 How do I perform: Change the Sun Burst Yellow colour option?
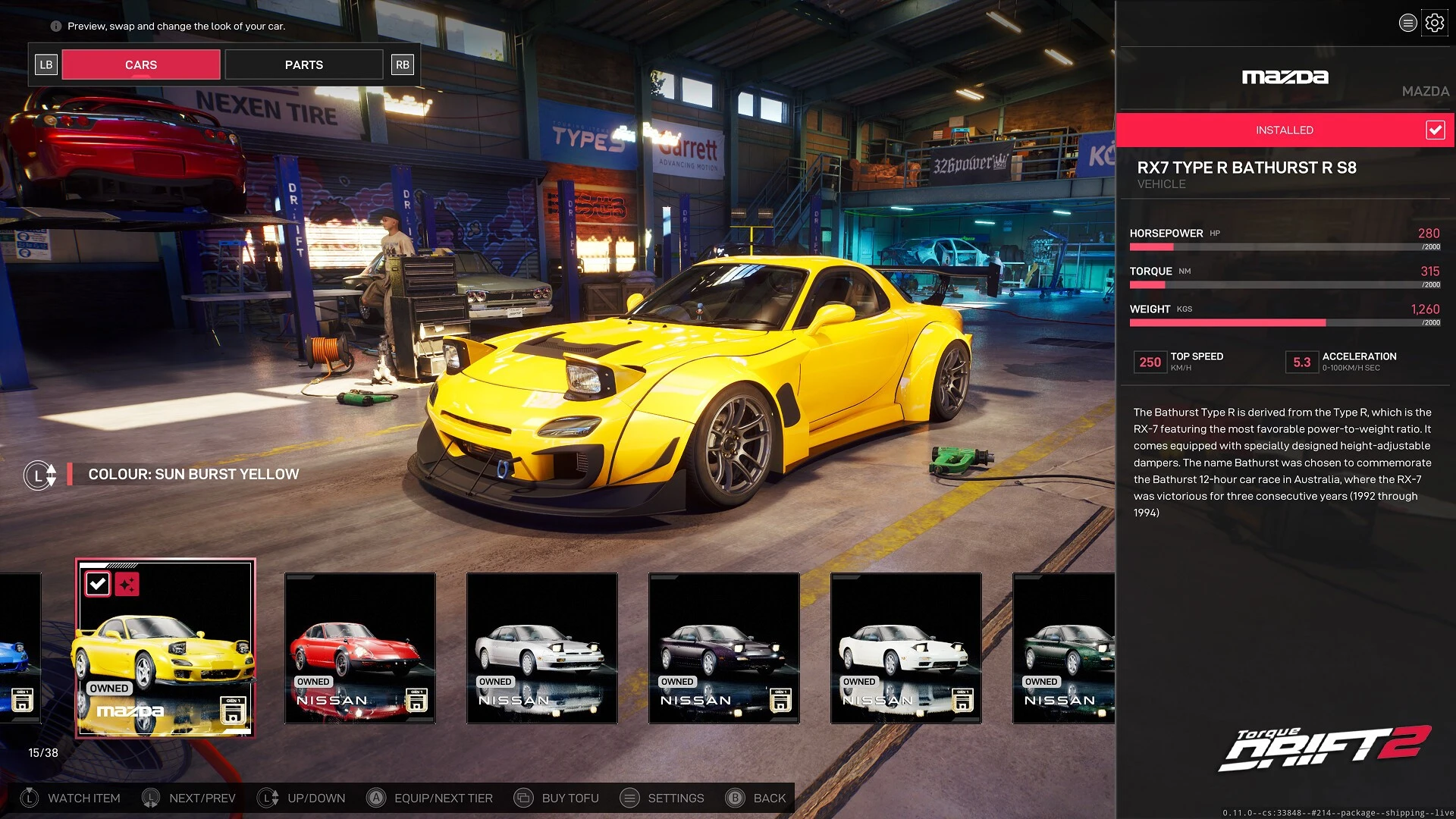pyautogui.click(x=193, y=475)
